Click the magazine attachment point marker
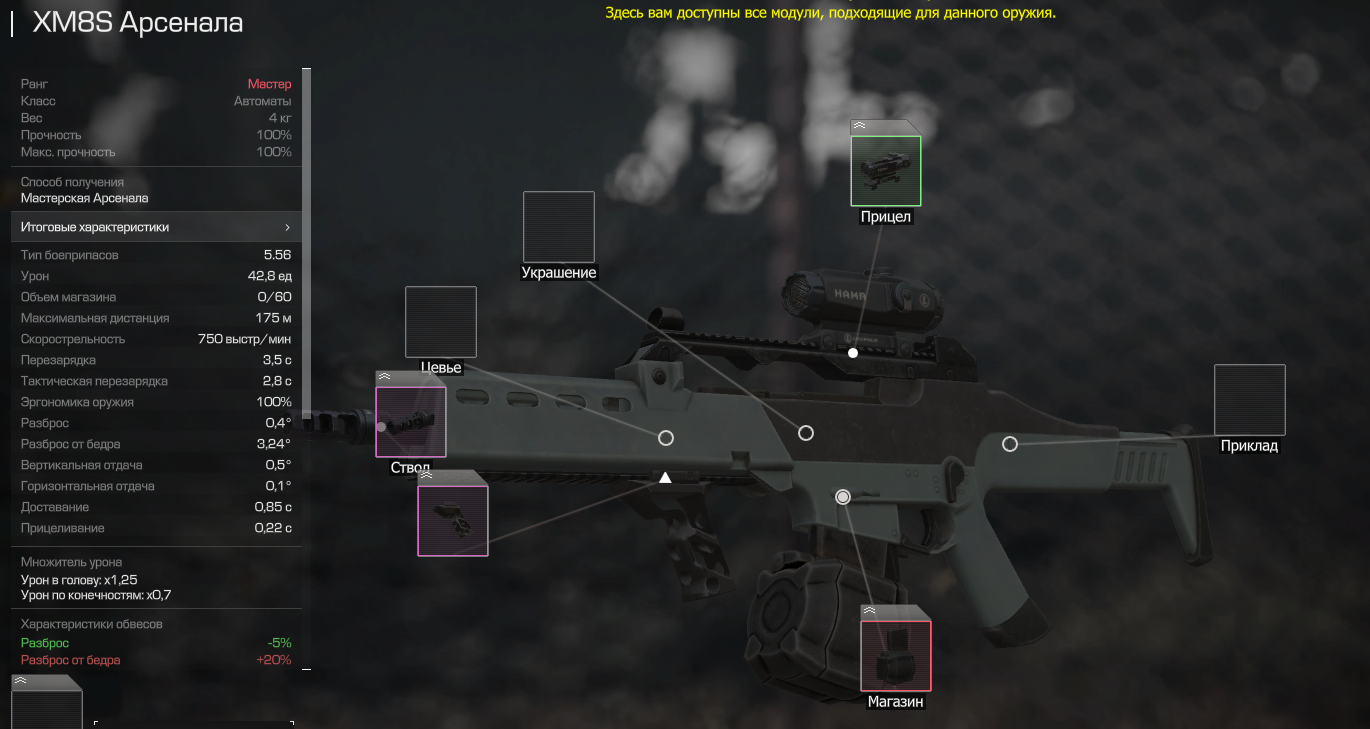Screen dimensions: 1370x729 (843, 497)
